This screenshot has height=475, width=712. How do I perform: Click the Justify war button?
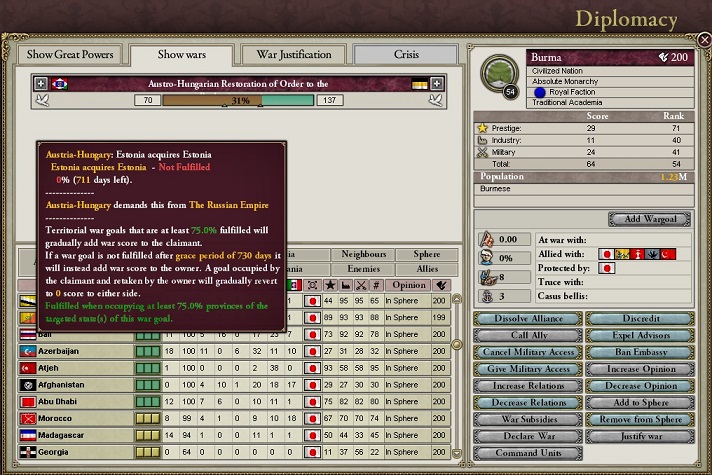click(x=637, y=436)
